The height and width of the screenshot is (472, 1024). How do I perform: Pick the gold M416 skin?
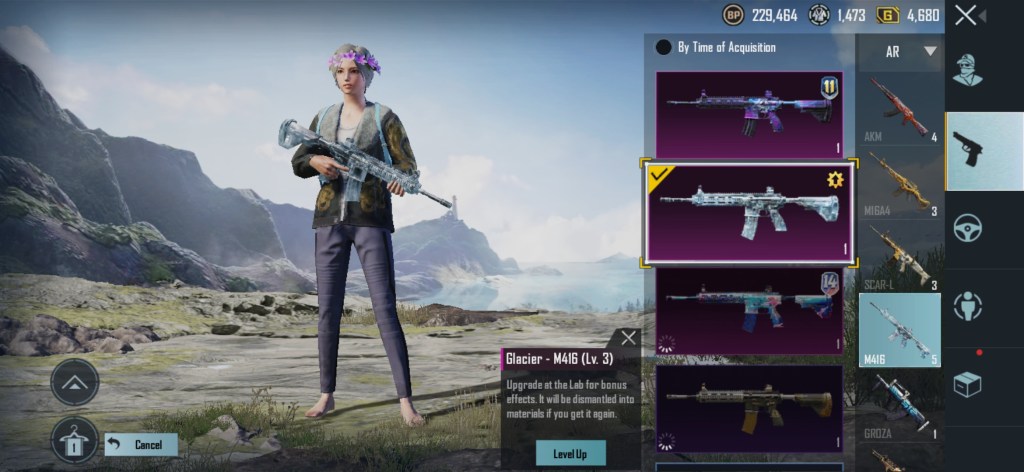[748, 407]
